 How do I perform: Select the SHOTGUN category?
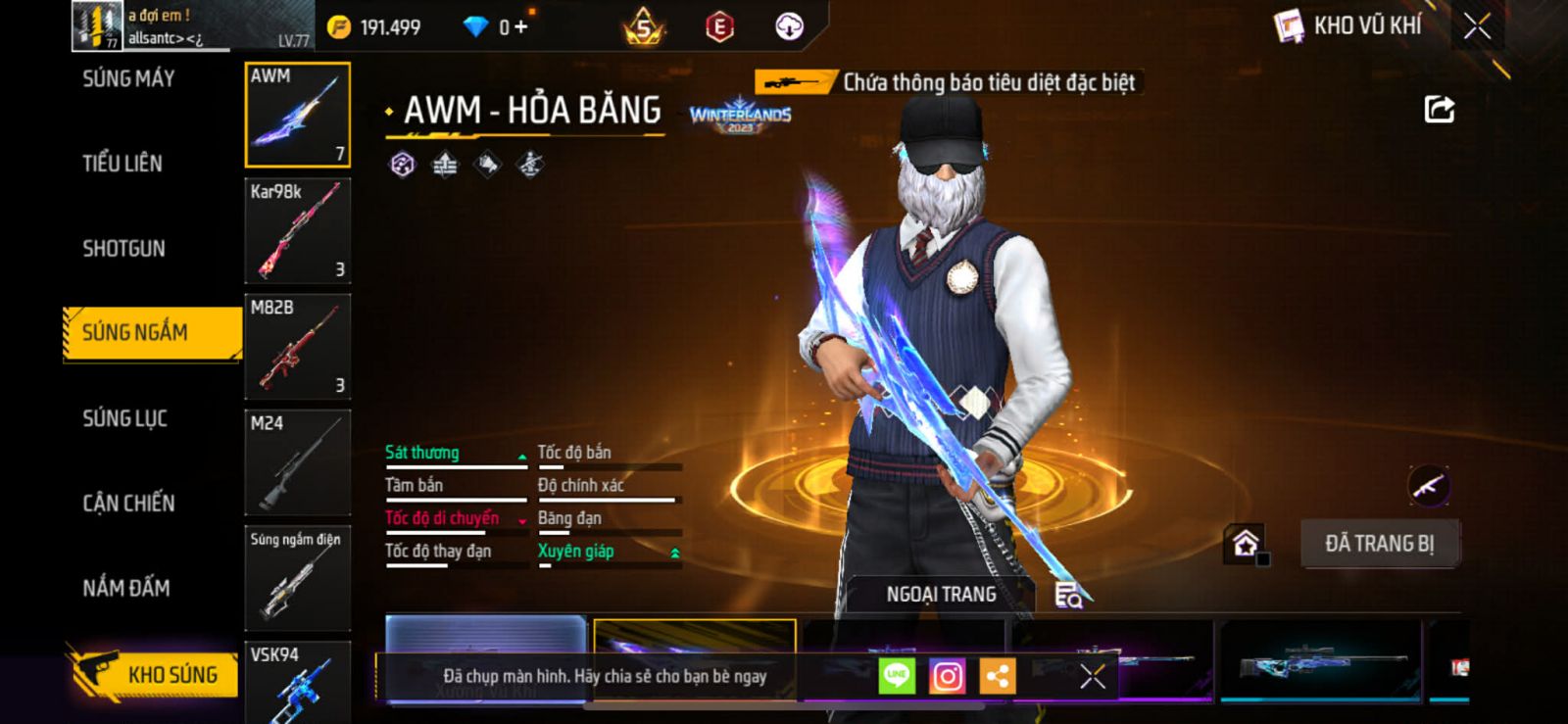click(x=123, y=249)
